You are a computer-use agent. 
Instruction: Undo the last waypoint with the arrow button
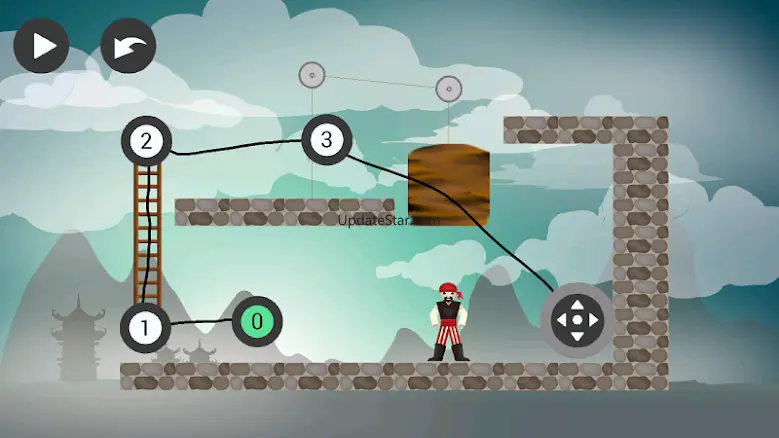[128, 46]
